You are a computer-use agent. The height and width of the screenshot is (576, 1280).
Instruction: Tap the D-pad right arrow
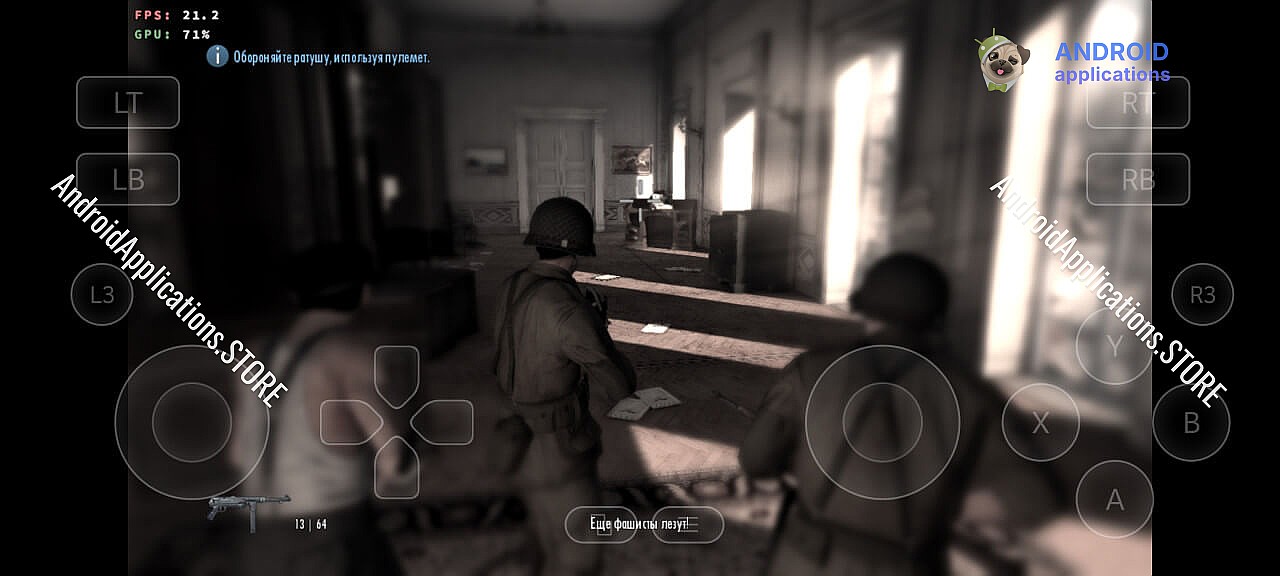(x=443, y=422)
